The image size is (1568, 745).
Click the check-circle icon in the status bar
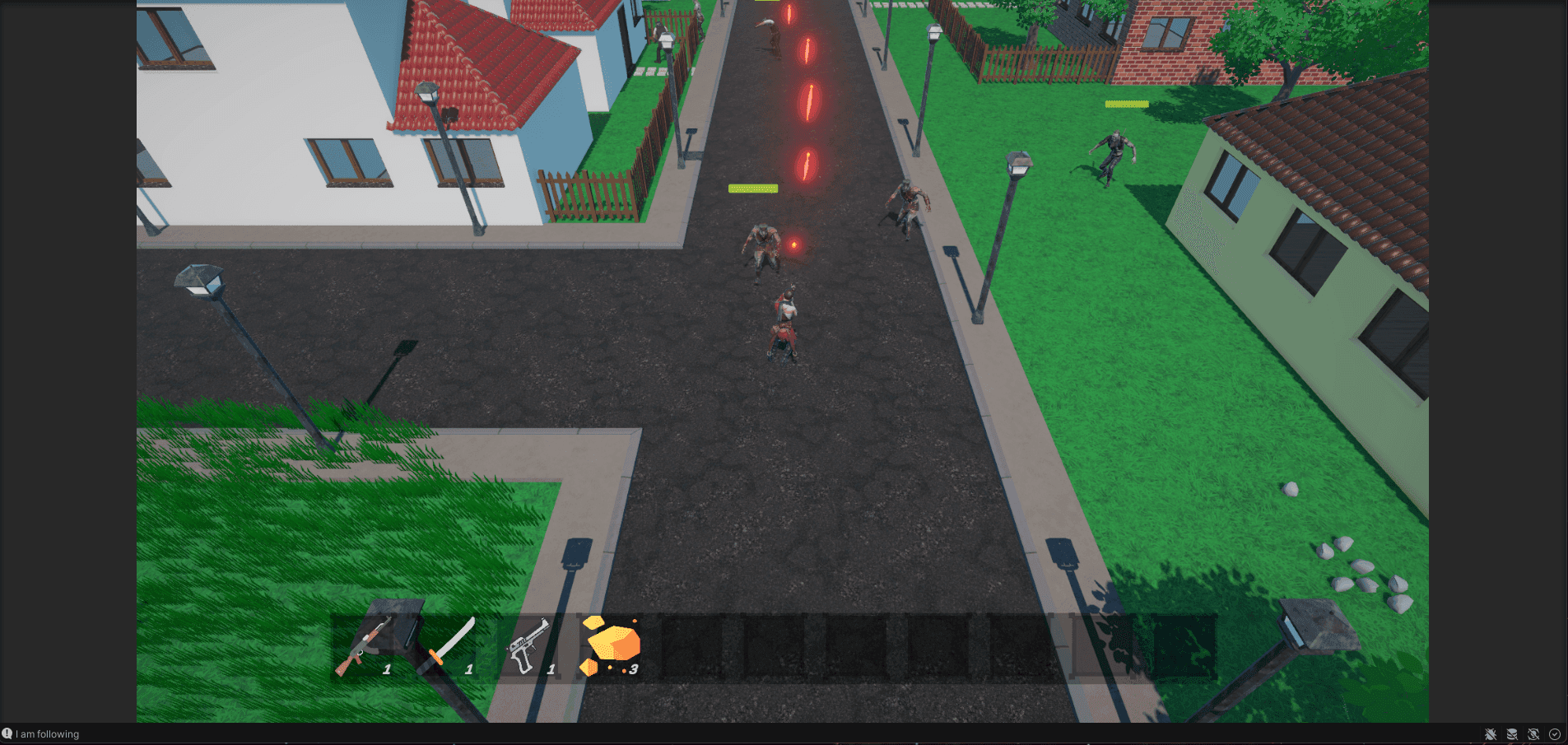pos(1554,734)
